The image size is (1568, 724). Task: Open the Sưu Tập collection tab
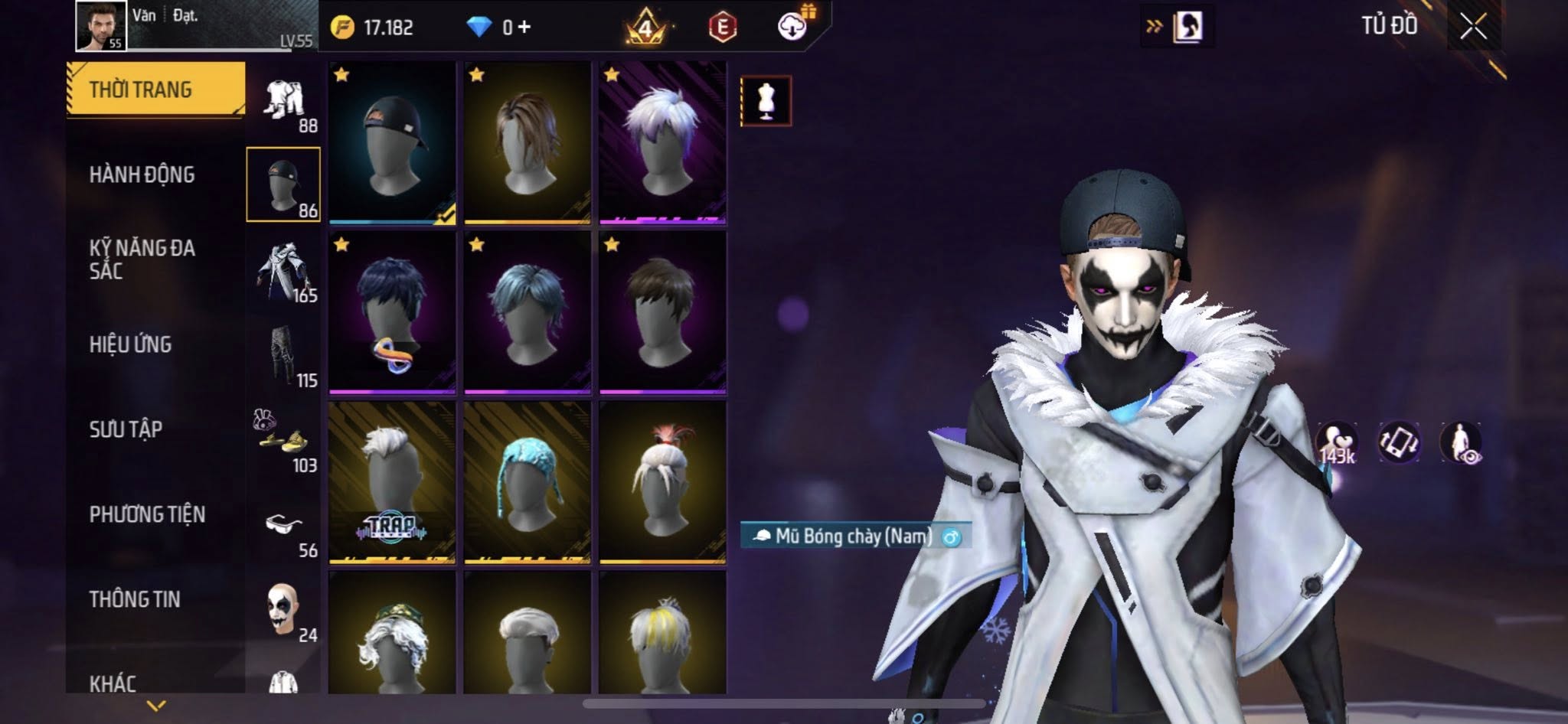(126, 429)
